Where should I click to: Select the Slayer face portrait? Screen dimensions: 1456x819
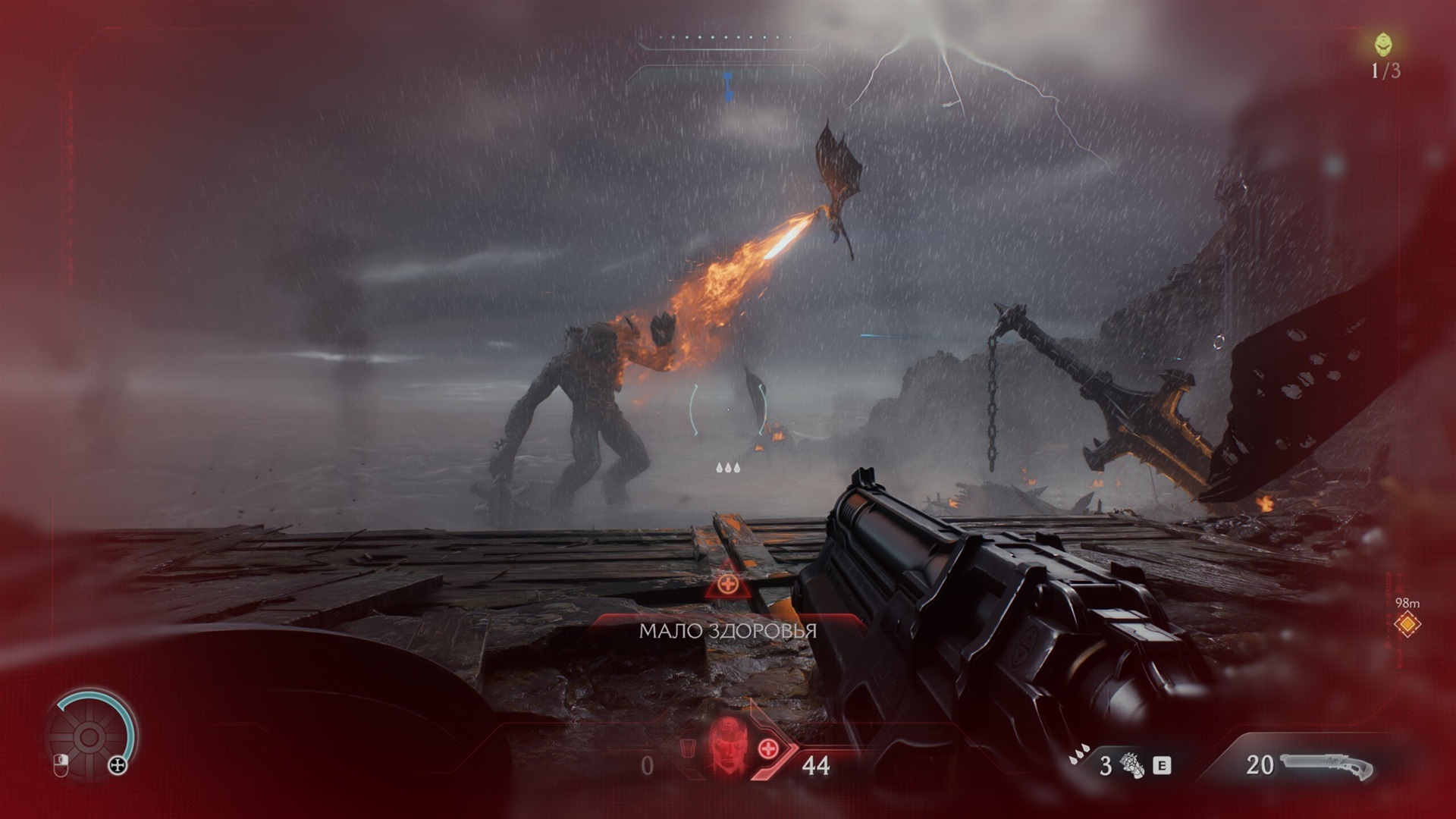tap(726, 746)
